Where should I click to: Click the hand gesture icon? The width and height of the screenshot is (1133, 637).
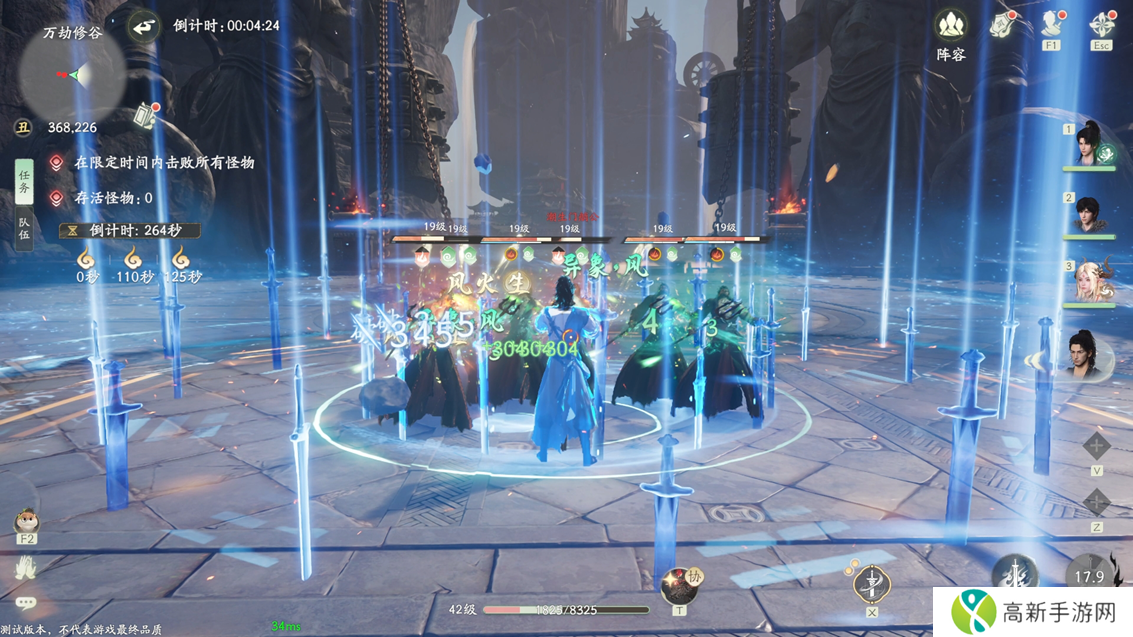pos(26,567)
